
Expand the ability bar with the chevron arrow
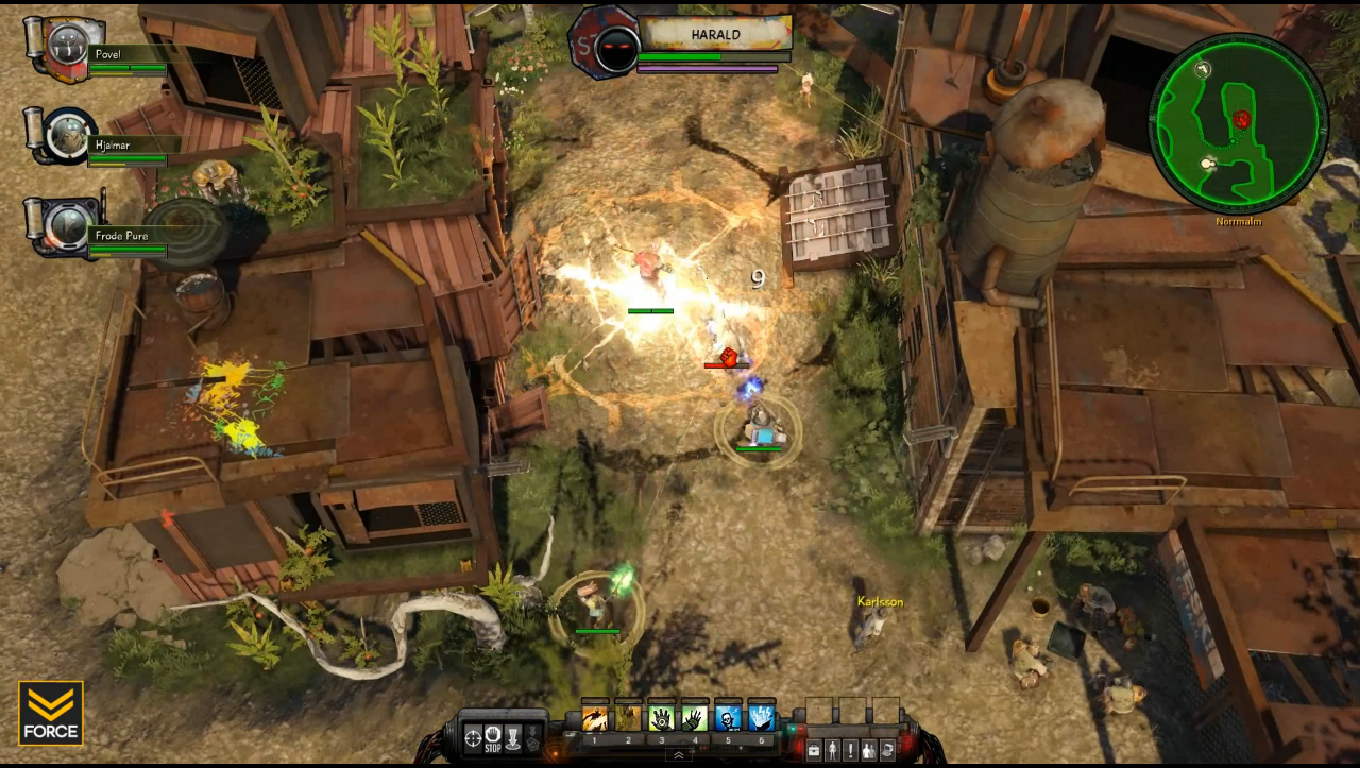click(x=678, y=754)
